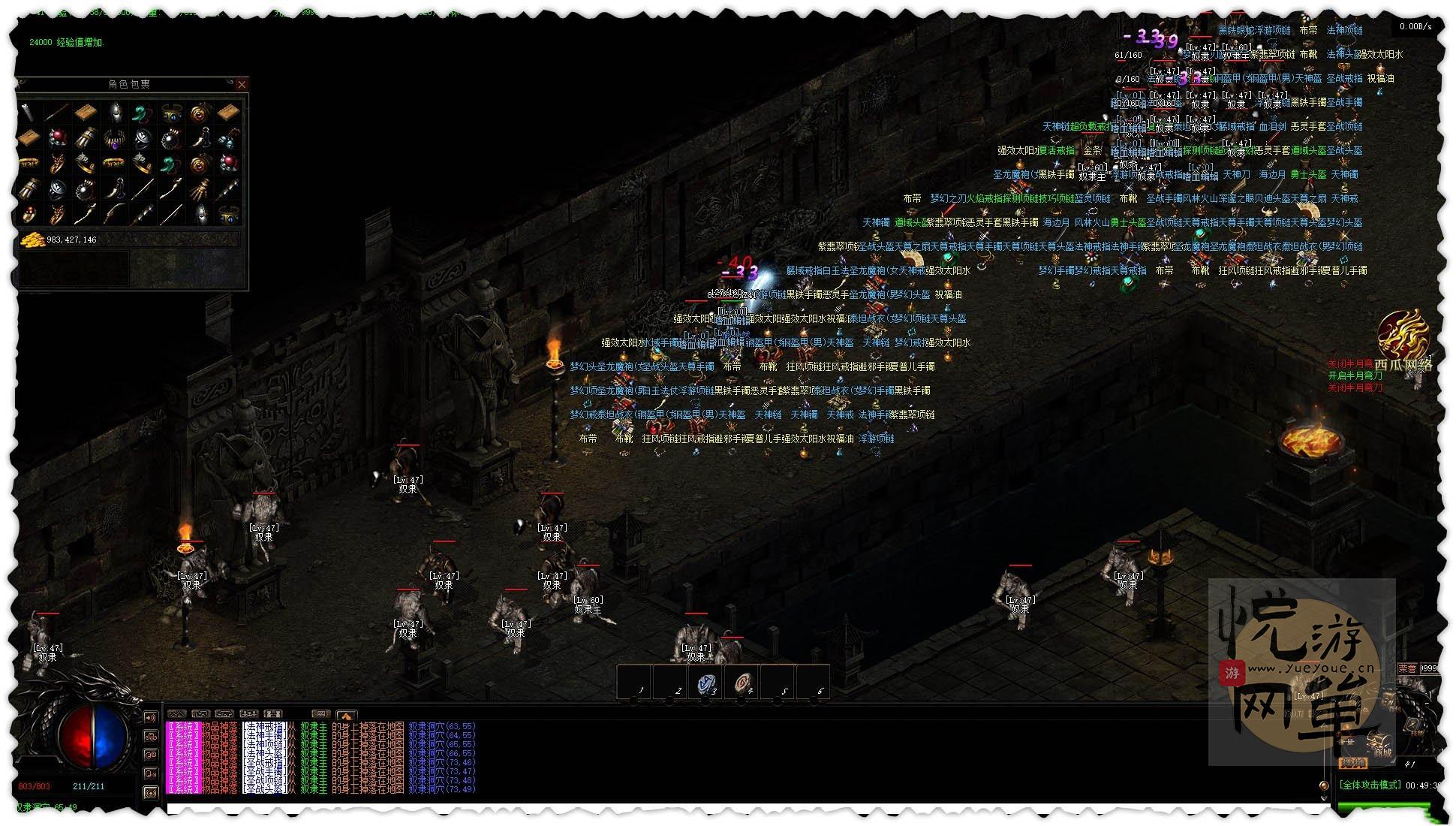Select the keyboard icon chat tab

[320, 714]
